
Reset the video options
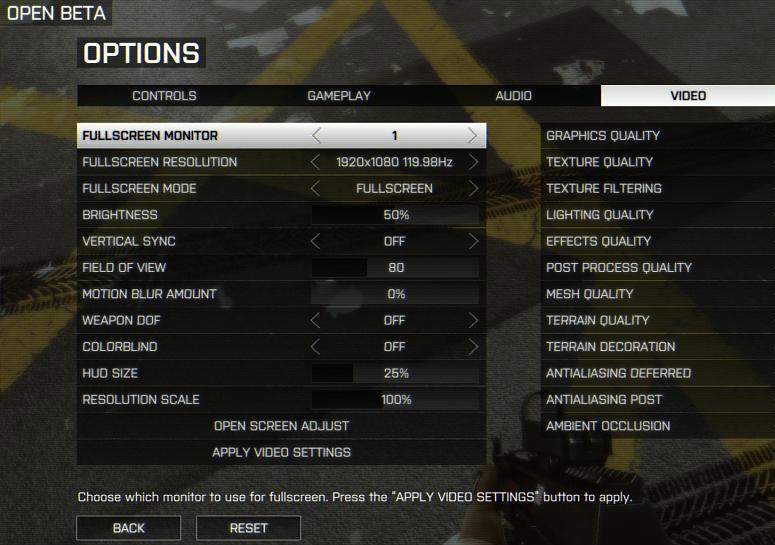click(248, 528)
